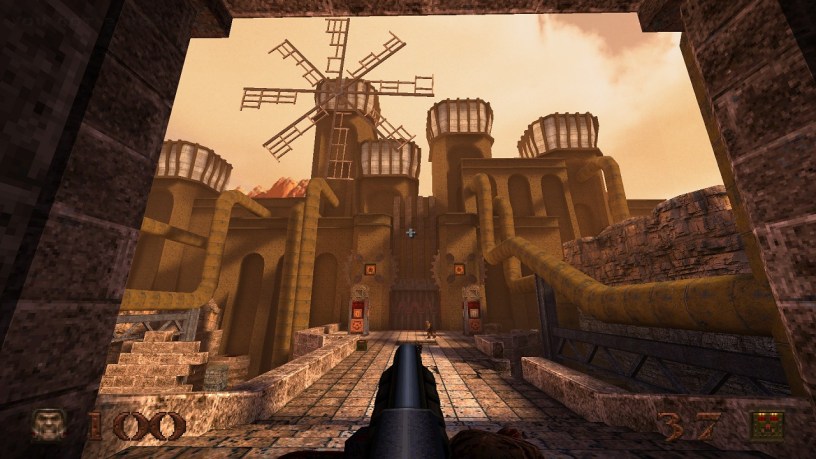The width and height of the screenshot is (816, 459).
Task: Select the shotgun shells ammo box icon
Action: (x=768, y=425)
